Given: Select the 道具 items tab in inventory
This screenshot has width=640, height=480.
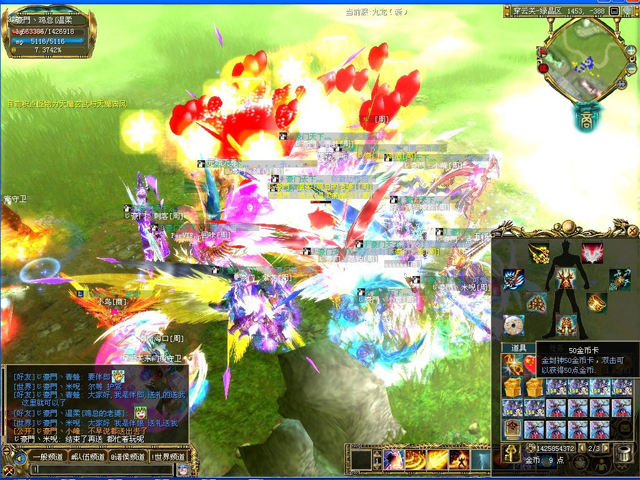Looking at the screenshot, I should pos(519,348).
